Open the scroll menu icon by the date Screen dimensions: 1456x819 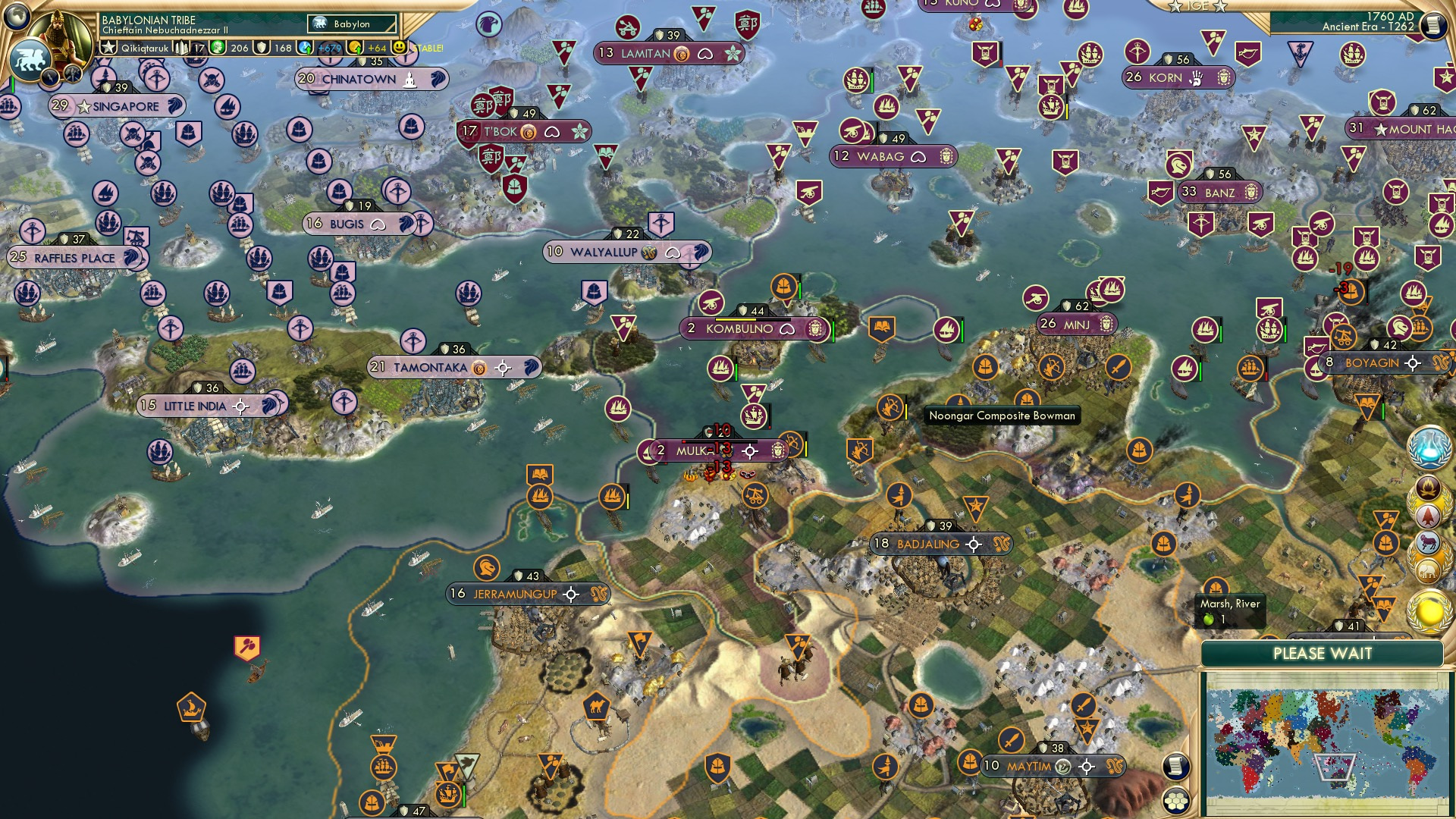[x=1432, y=25]
